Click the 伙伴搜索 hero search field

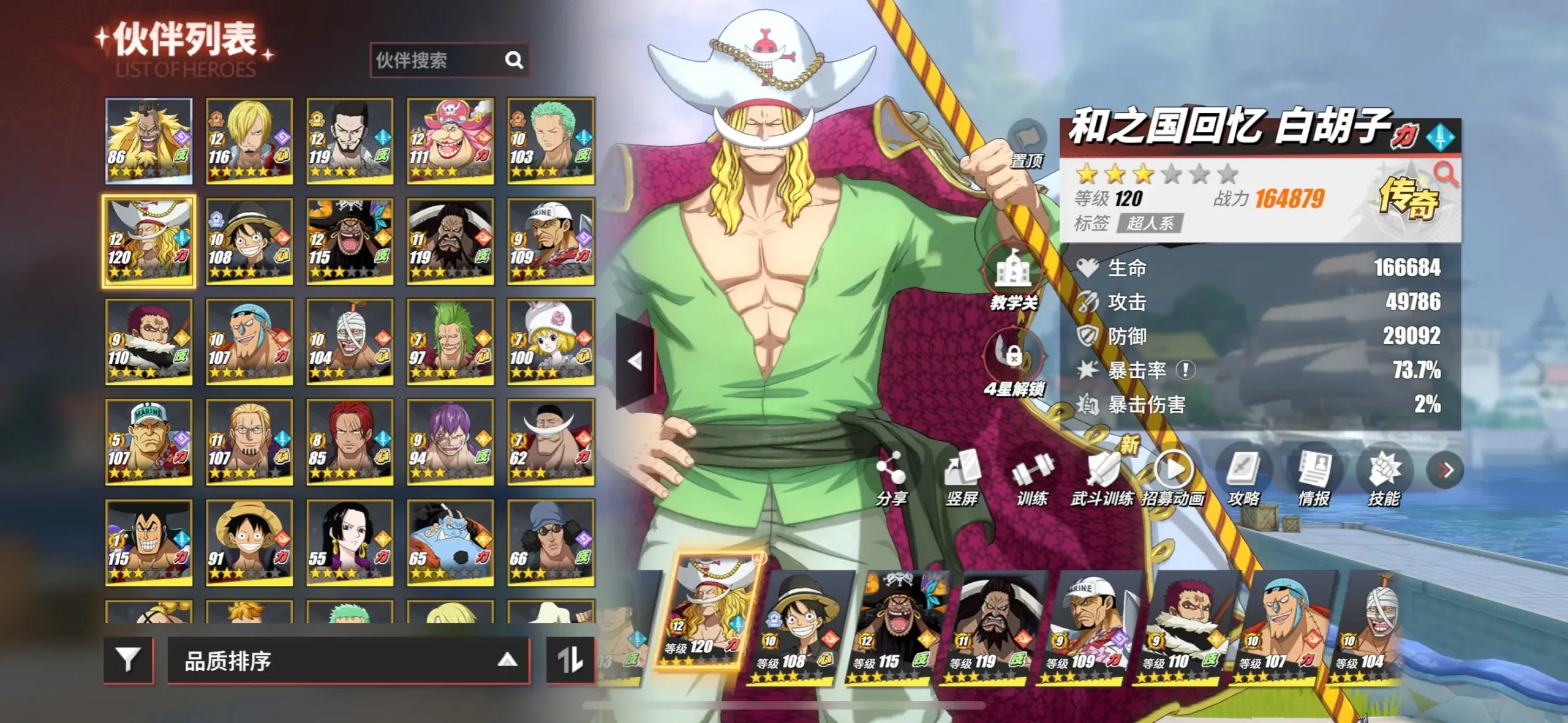[438, 60]
